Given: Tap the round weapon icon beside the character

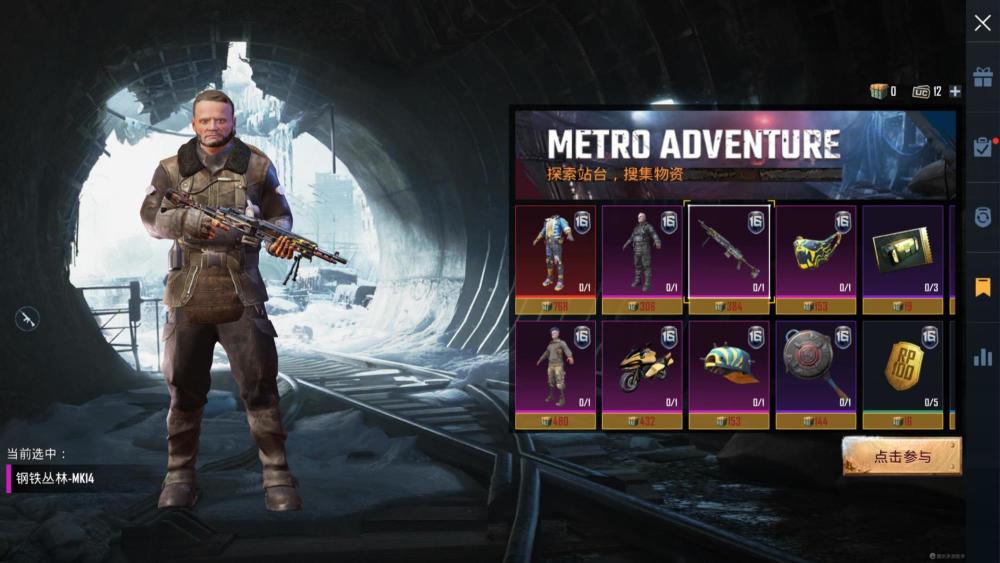Looking at the screenshot, I should point(27,319).
